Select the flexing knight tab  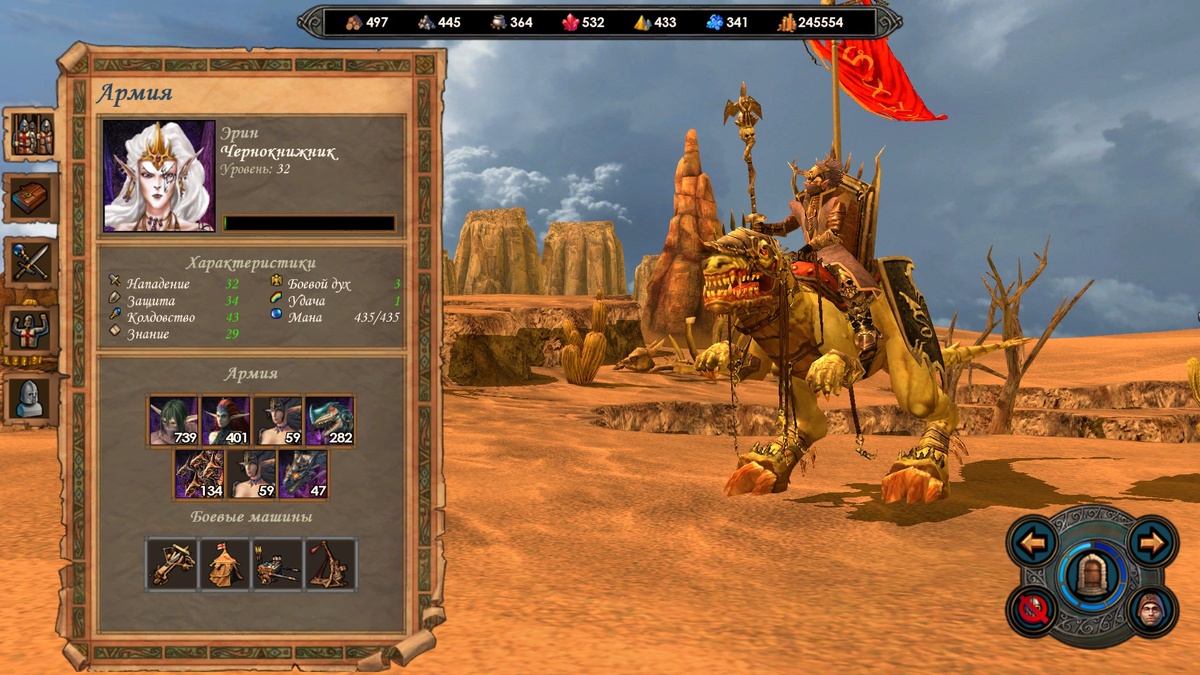click(x=31, y=329)
